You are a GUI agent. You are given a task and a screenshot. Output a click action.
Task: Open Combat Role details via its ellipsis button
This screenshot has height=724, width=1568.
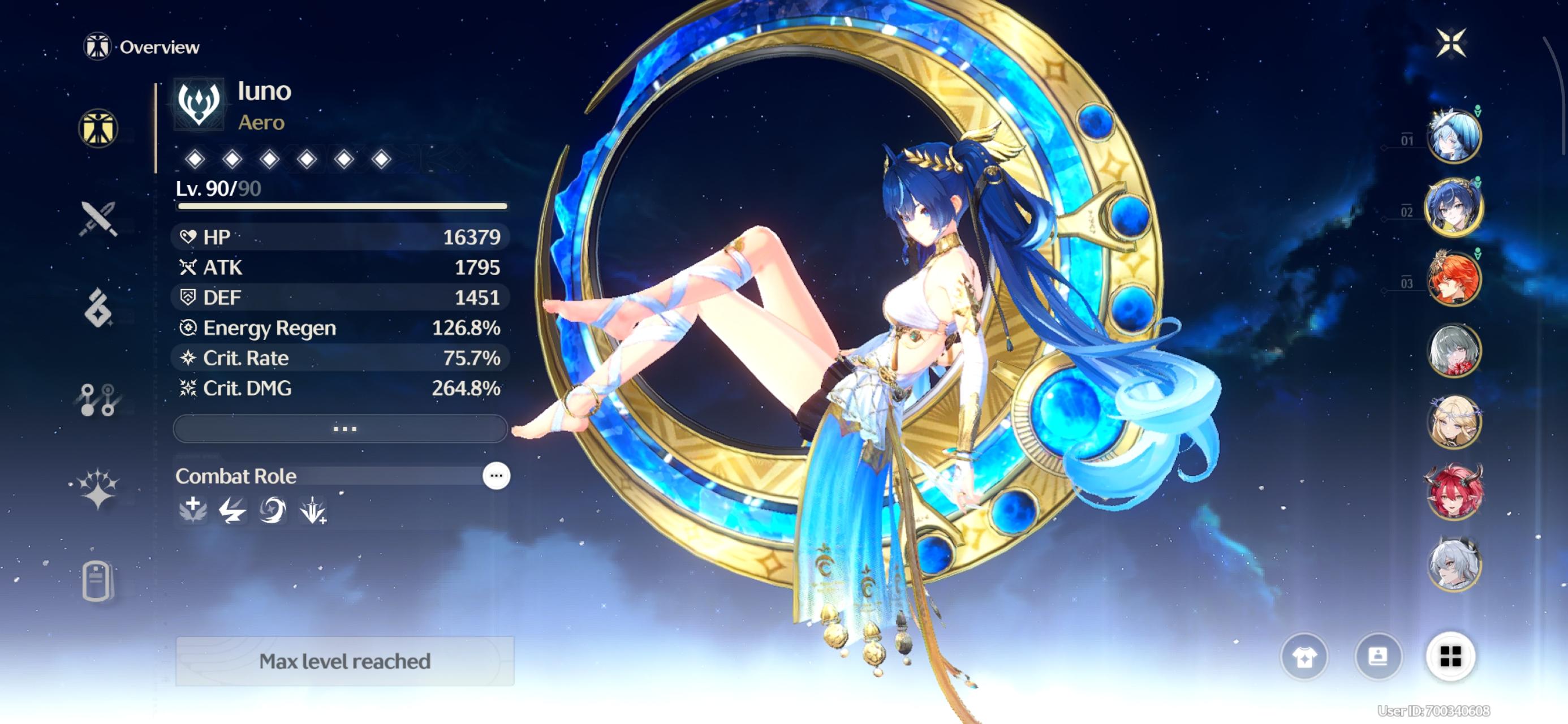[x=496, y=476]
